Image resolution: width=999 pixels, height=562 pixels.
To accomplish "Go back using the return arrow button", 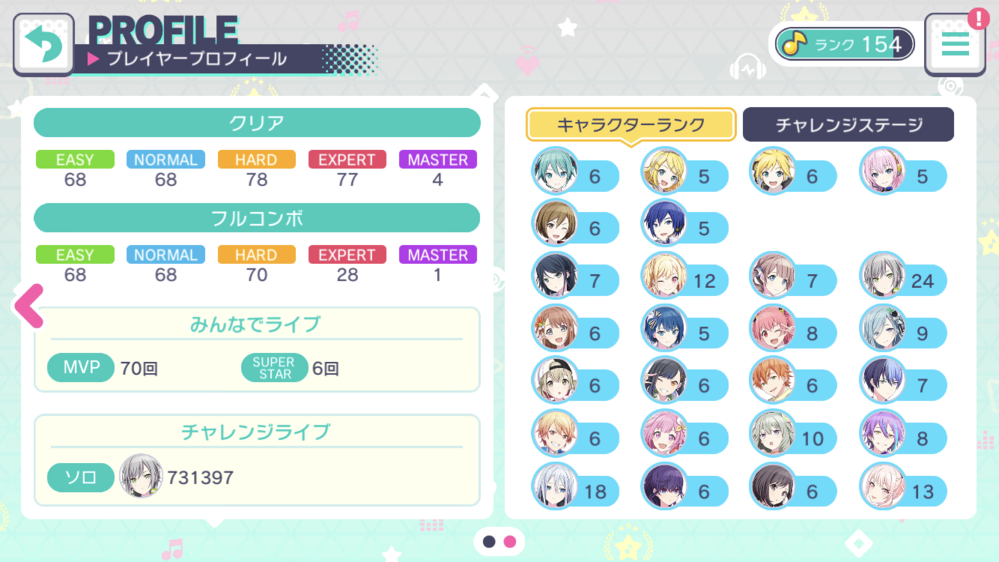I will pos(43,44).
